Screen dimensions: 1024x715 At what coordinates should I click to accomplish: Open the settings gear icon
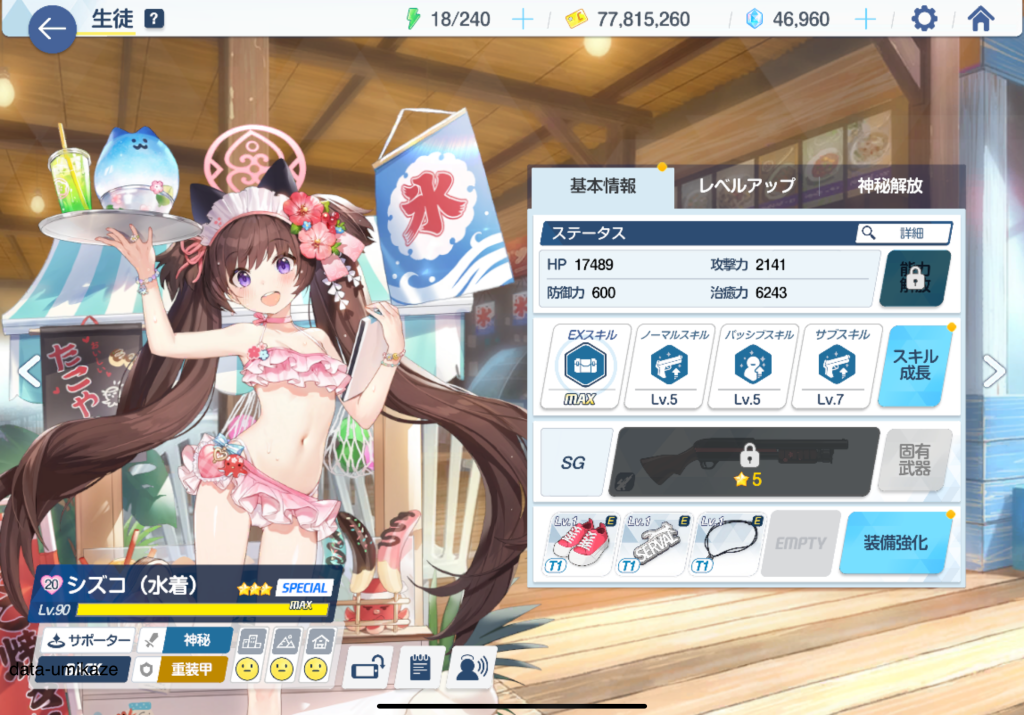pyautogui.click(x=925, y=19)
